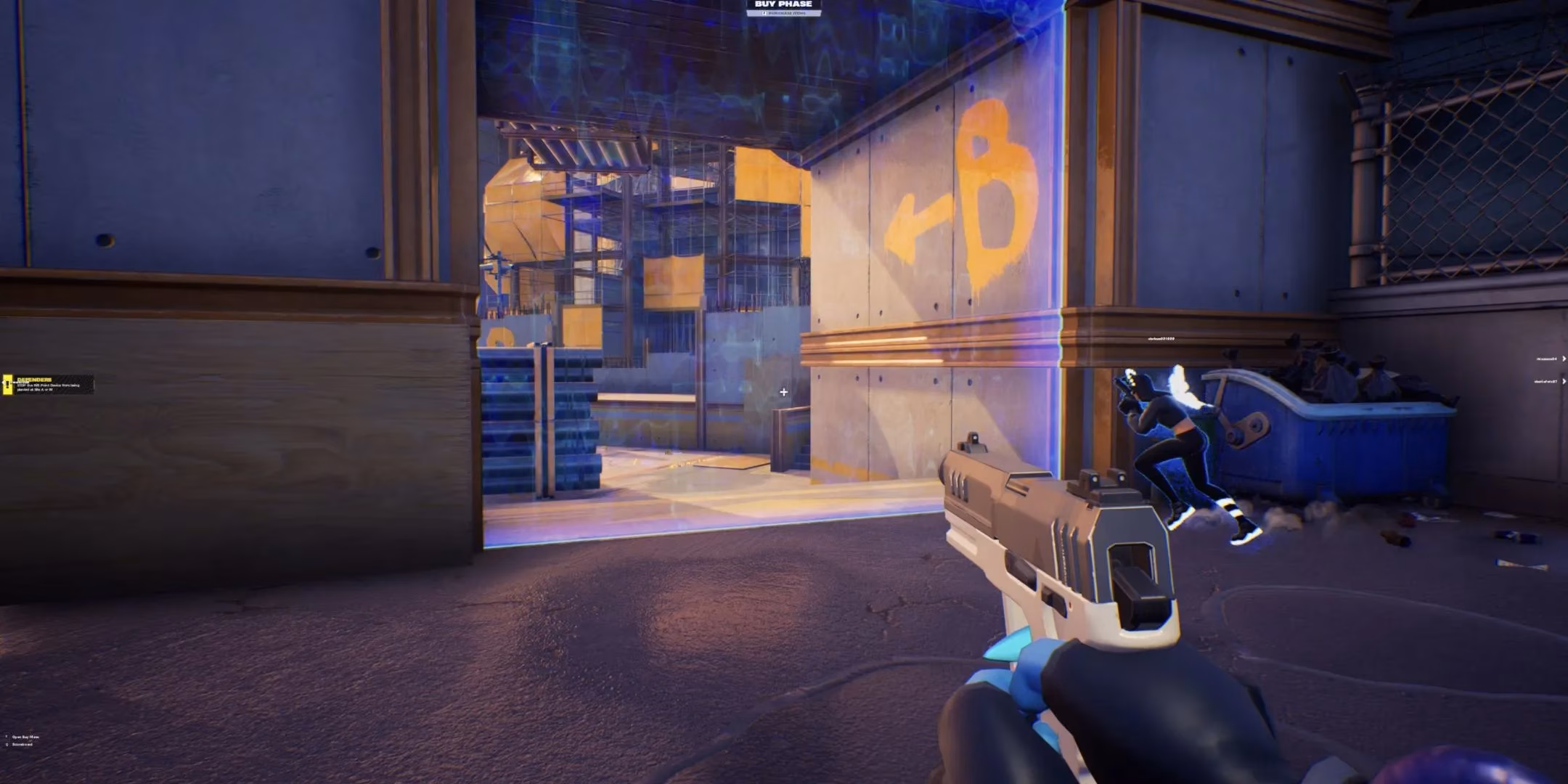This screenshot has width=1568, height=784.
Task: Select the BUY PHASE banner tab
Action: (x=784, y=4)
